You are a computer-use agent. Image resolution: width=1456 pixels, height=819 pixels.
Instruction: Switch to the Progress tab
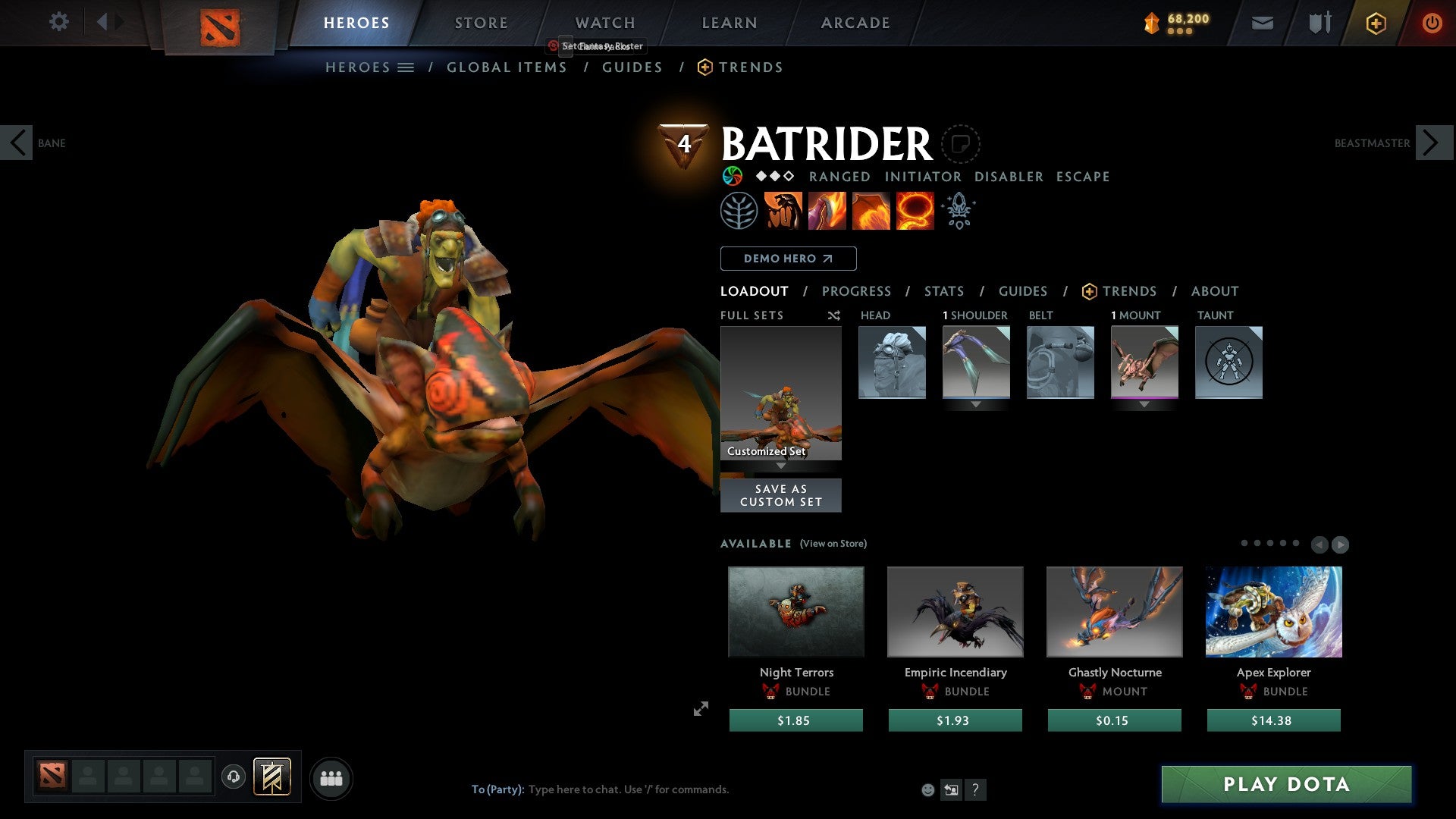tap(857, 291)
